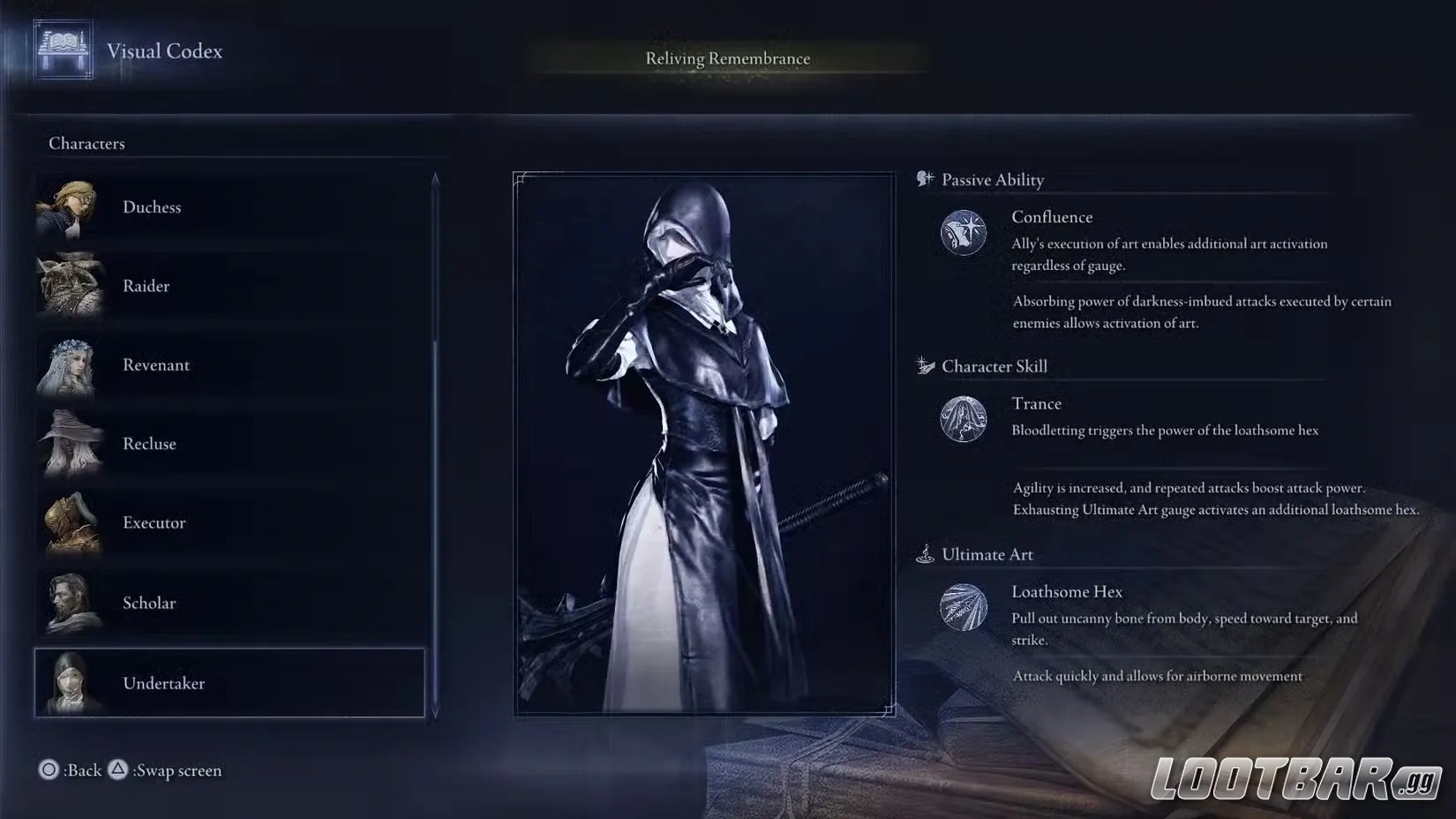
Task: Click the Passive Ability section icon
Action: 925,178
